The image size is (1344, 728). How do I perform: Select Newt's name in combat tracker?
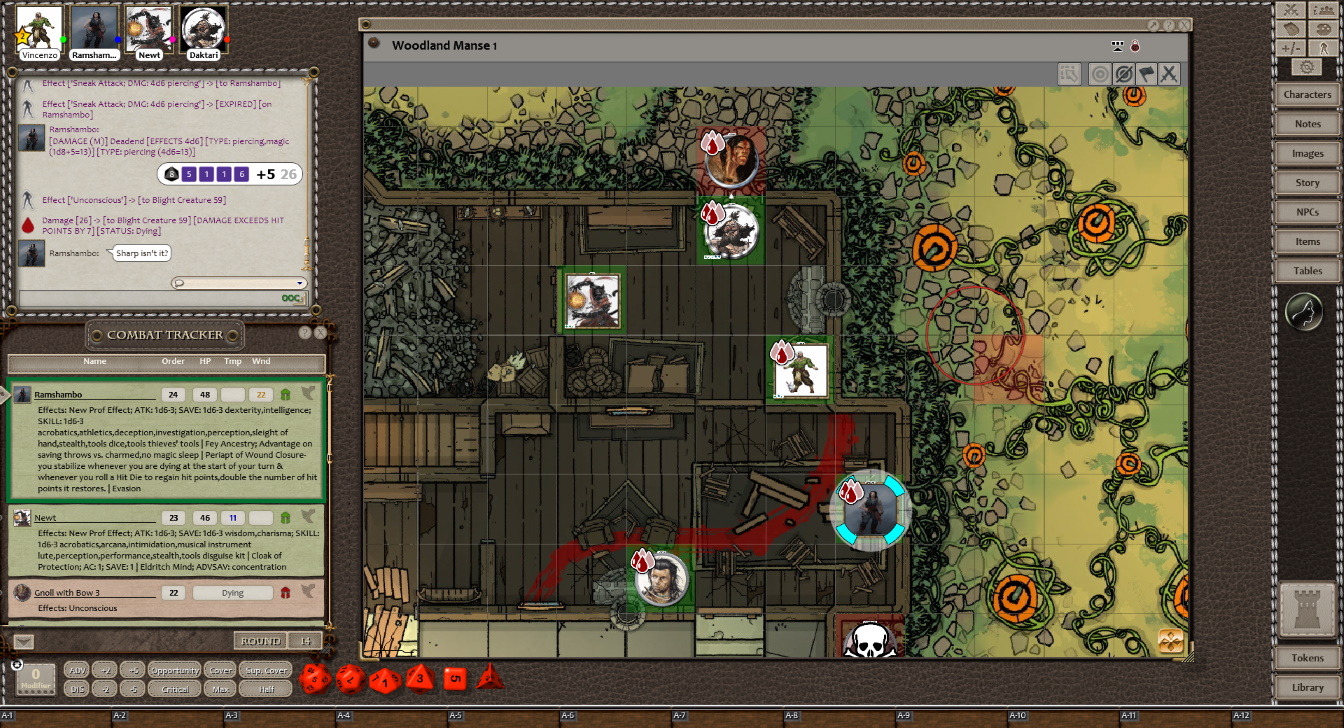[45, 518]
